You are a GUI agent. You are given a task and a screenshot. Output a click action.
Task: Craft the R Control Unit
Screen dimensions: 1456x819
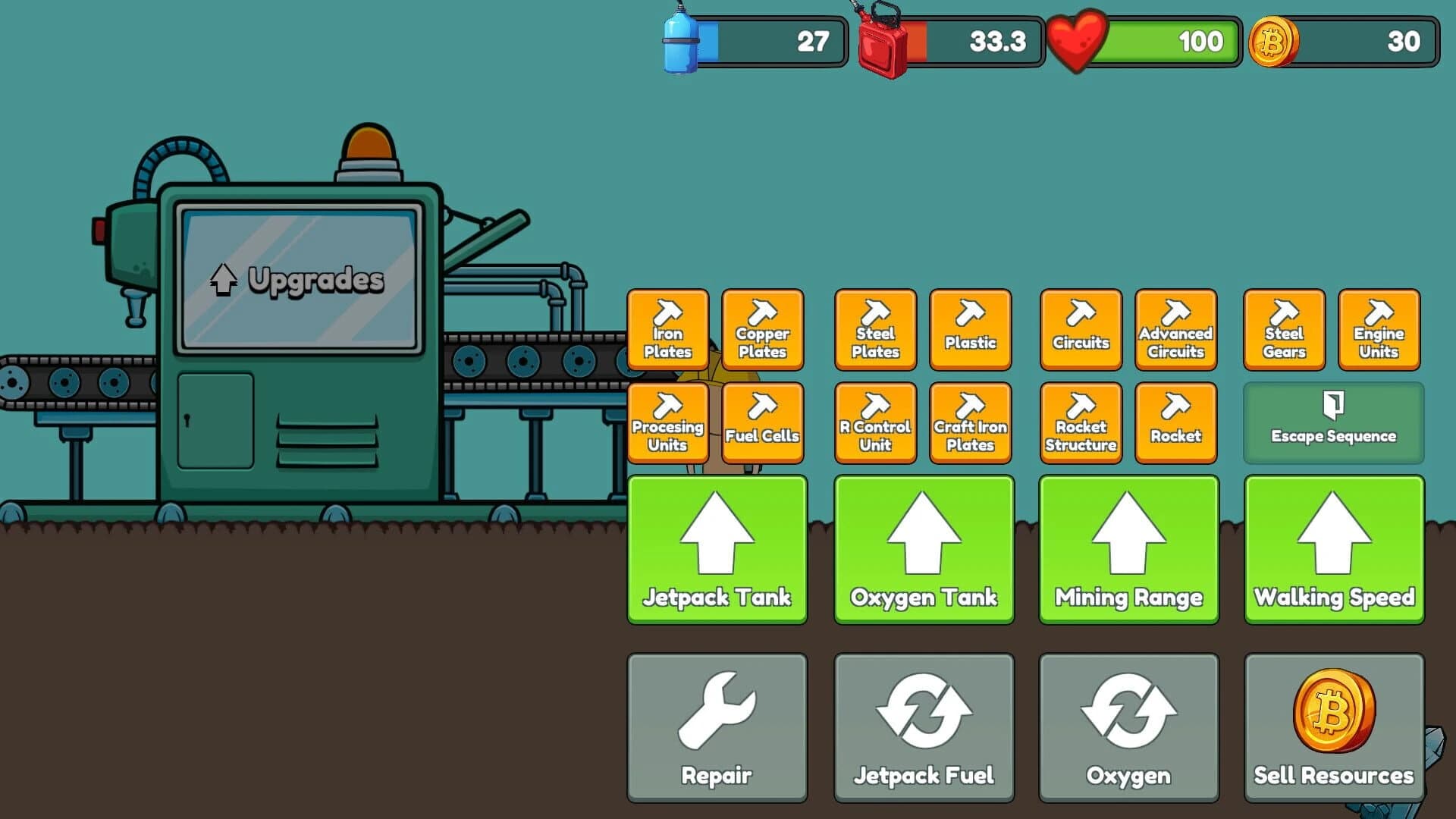coord(874,422)
